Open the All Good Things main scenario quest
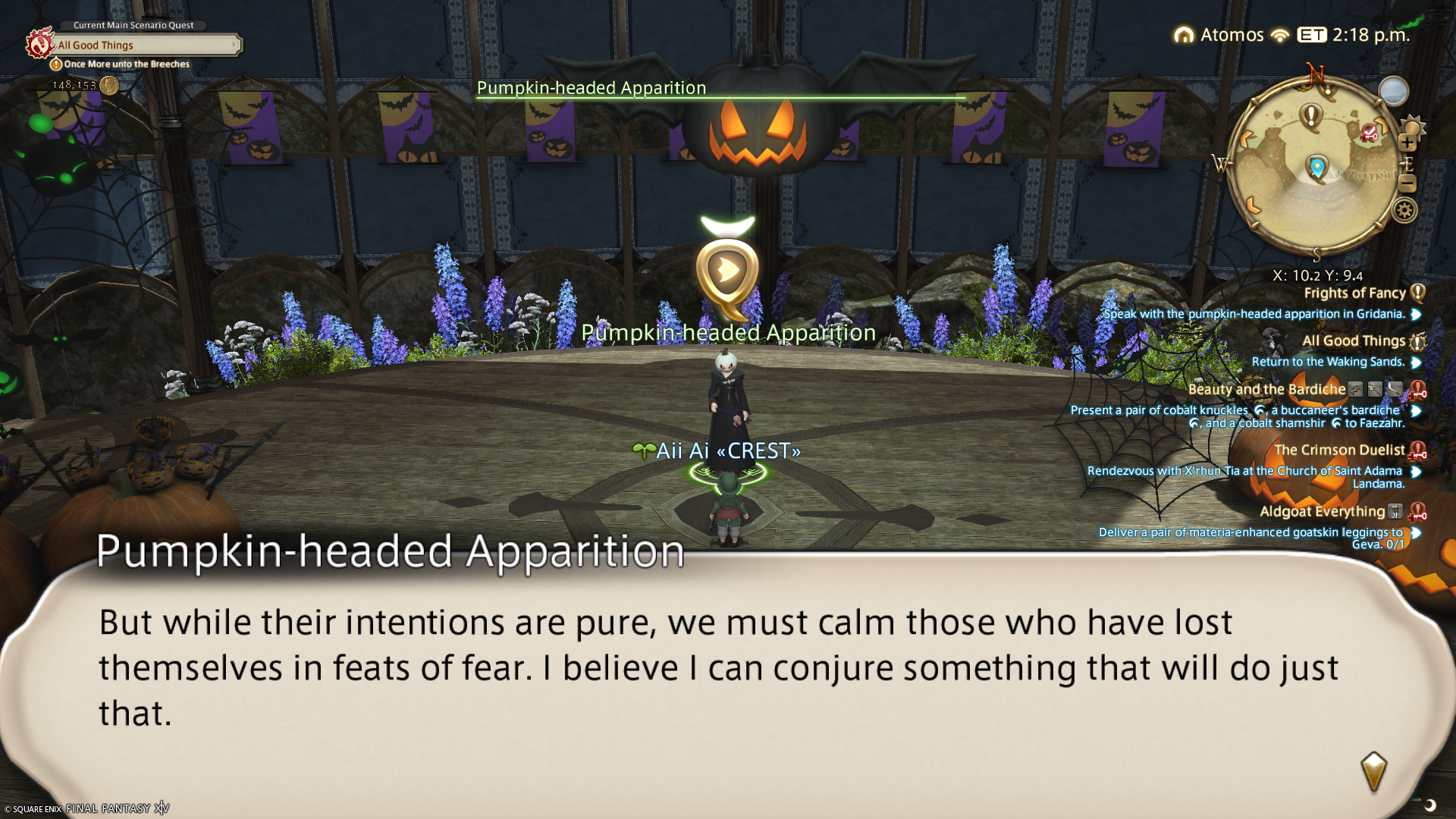Viewport: 1456px width, 819px height. click(144, 45)
